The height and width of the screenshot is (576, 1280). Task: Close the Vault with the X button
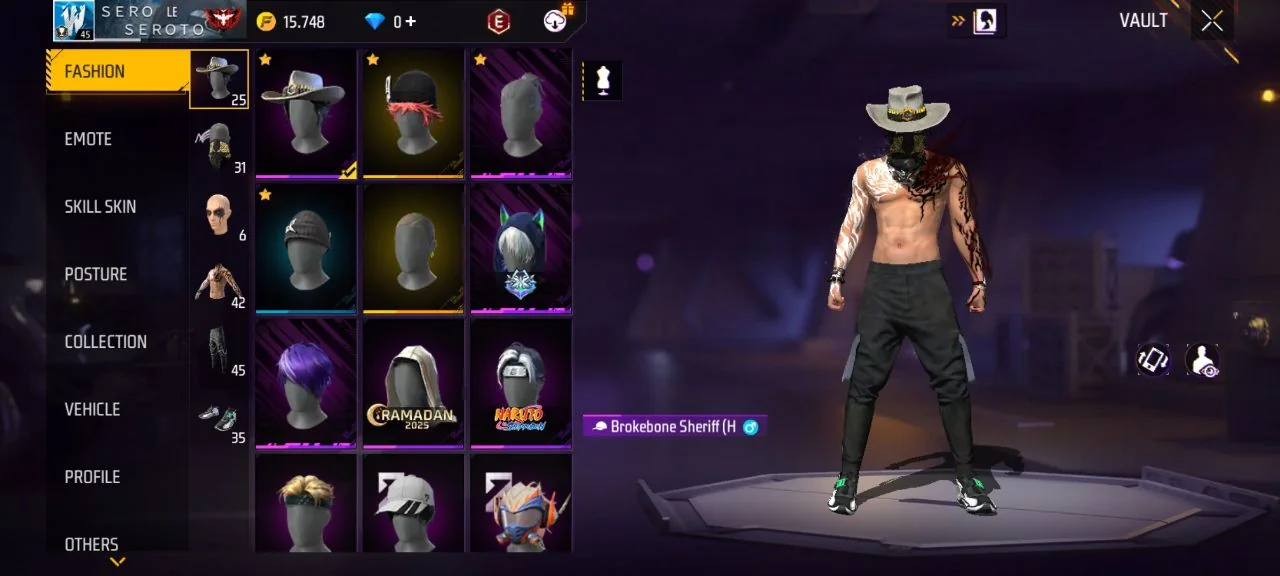[1212, 21]
